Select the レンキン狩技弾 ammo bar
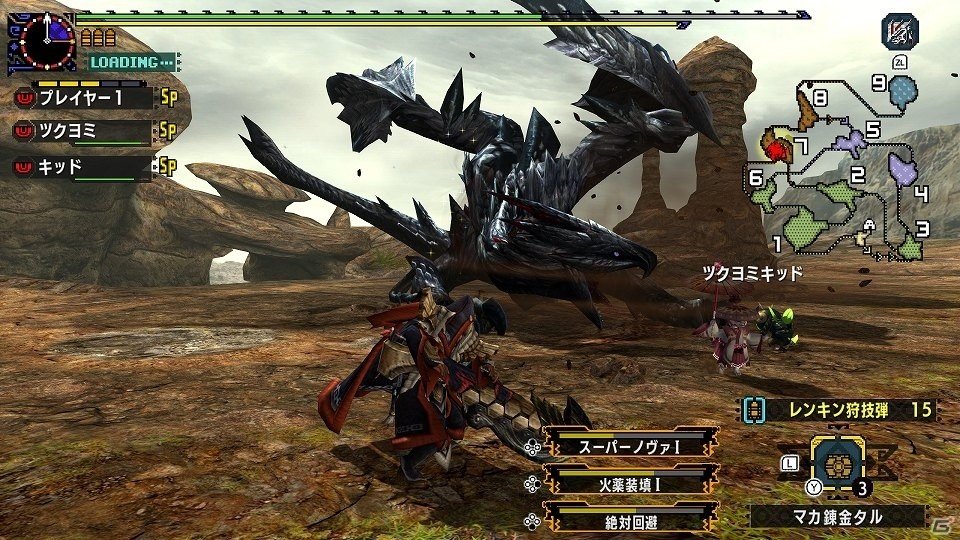Screen dimensions: 960x540 point(839,410)
